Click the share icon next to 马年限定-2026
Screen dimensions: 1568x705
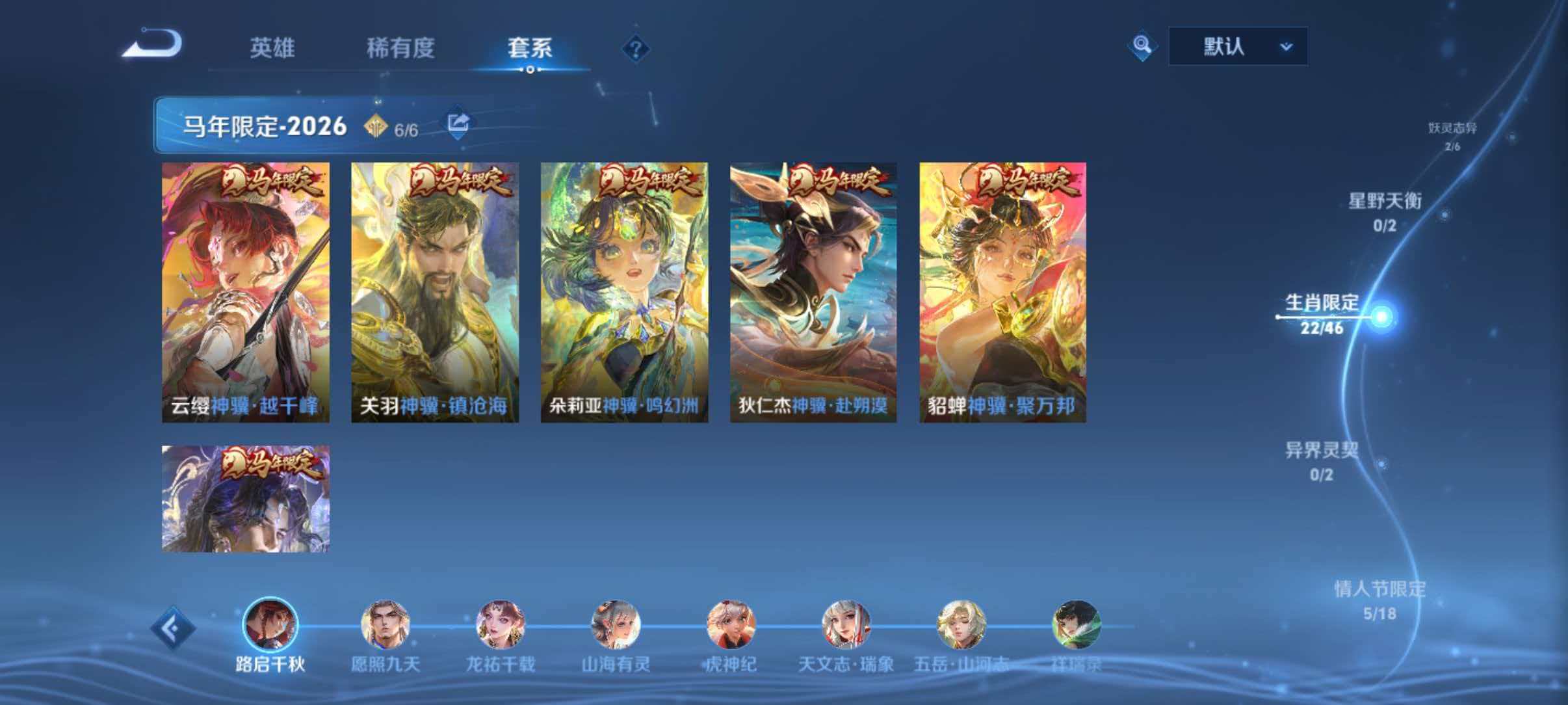(457, 123)
